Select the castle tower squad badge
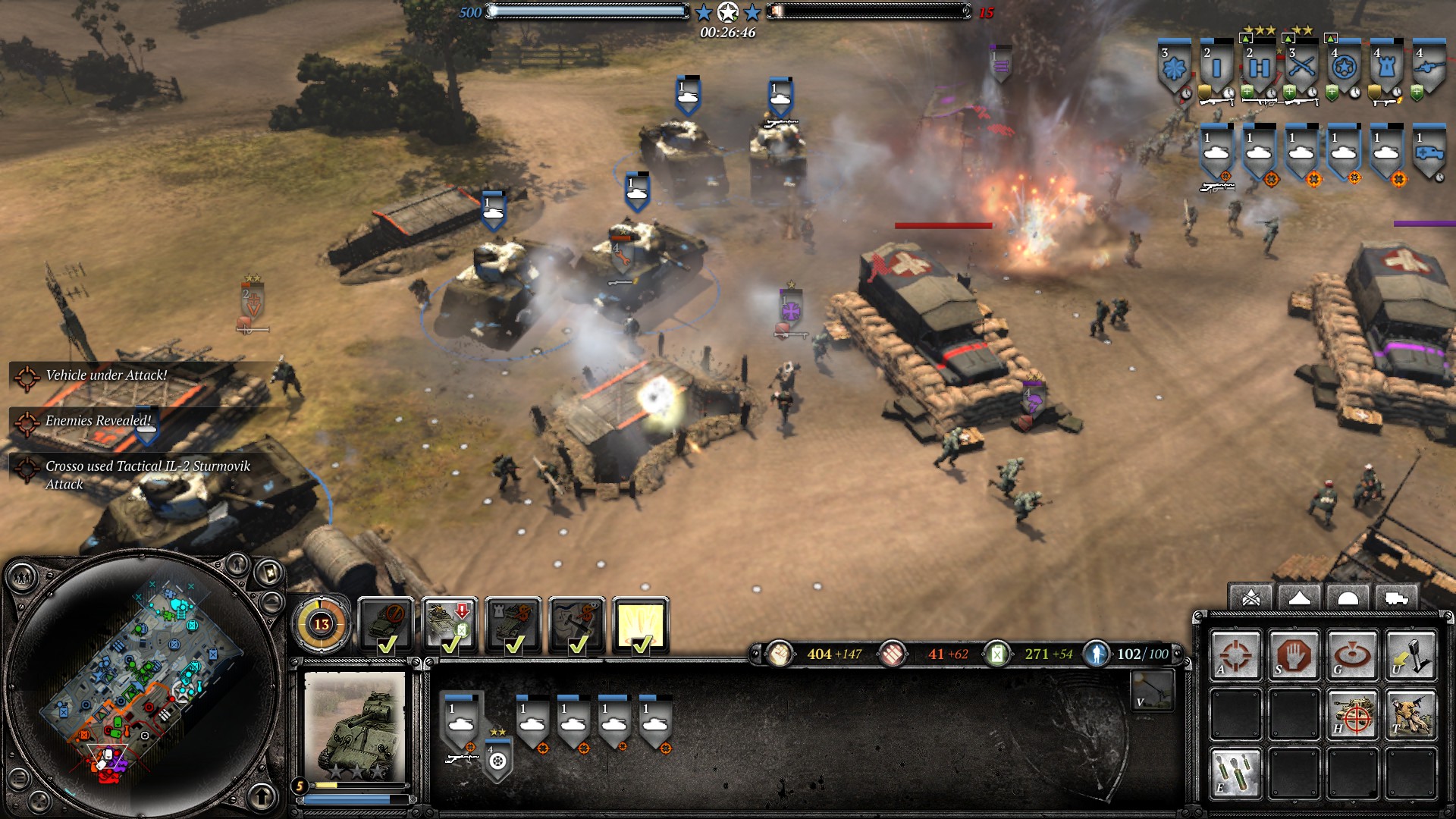1456x819 pixels. [1386, 70]
